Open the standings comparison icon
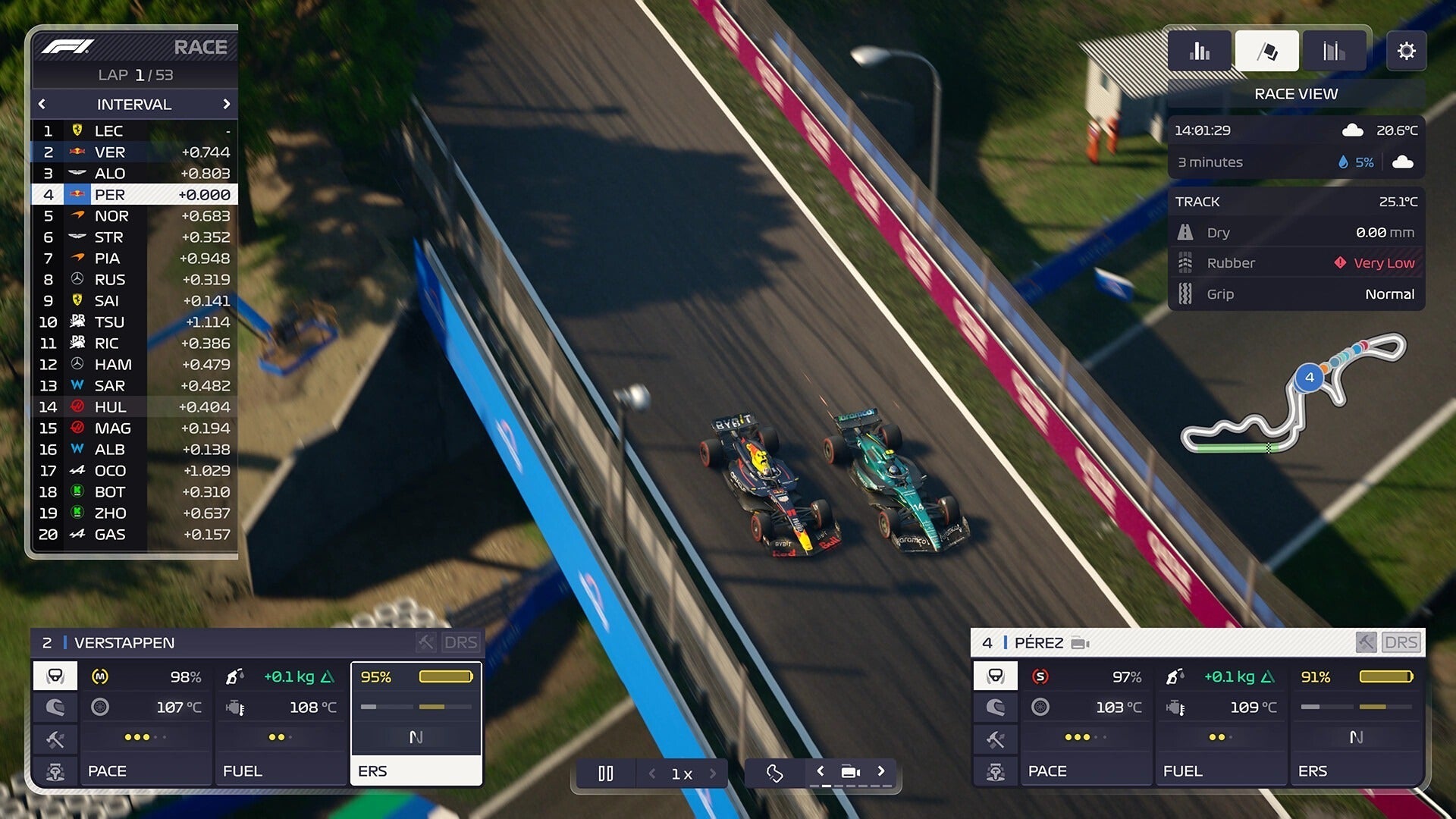Viewport: 1456px width, 819px height. [1334, 50]
